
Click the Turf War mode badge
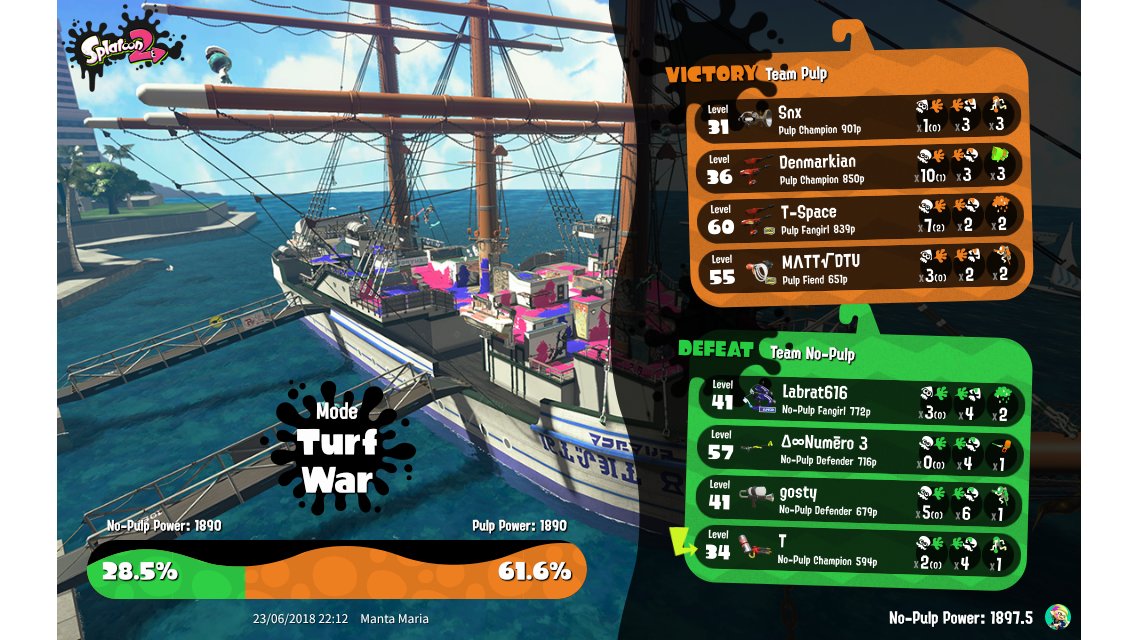(337, 447)
